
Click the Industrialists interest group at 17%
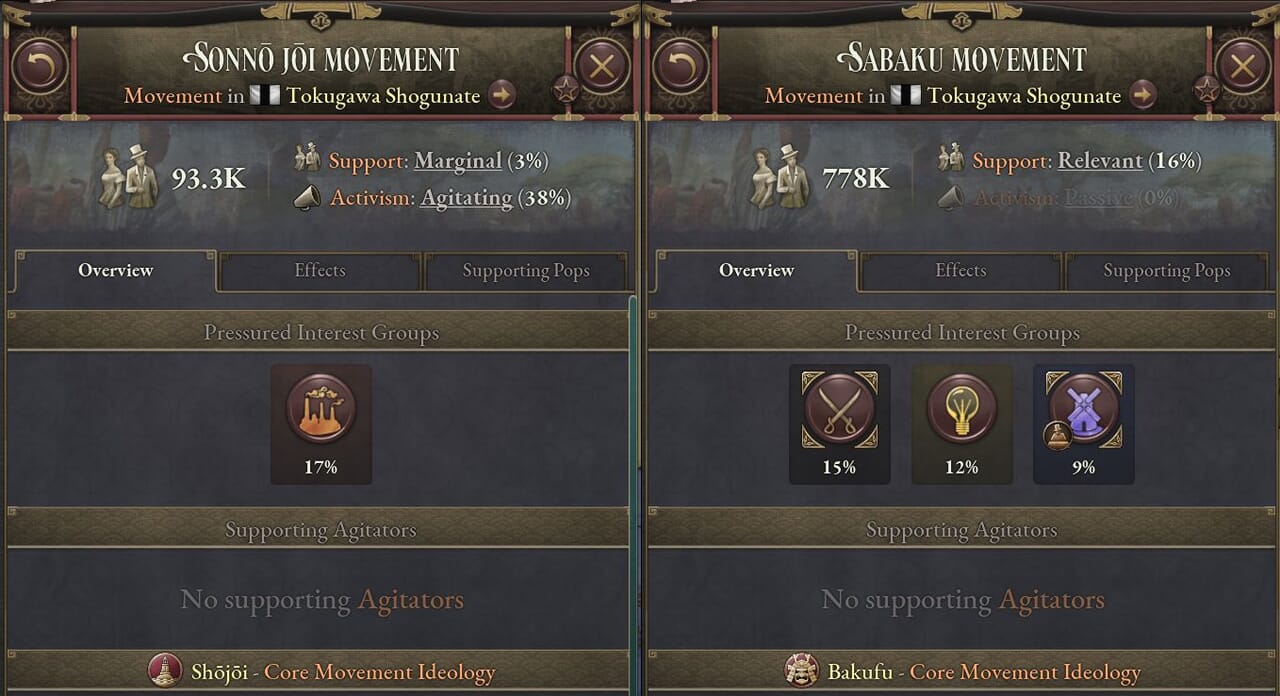tap(321, 410)
